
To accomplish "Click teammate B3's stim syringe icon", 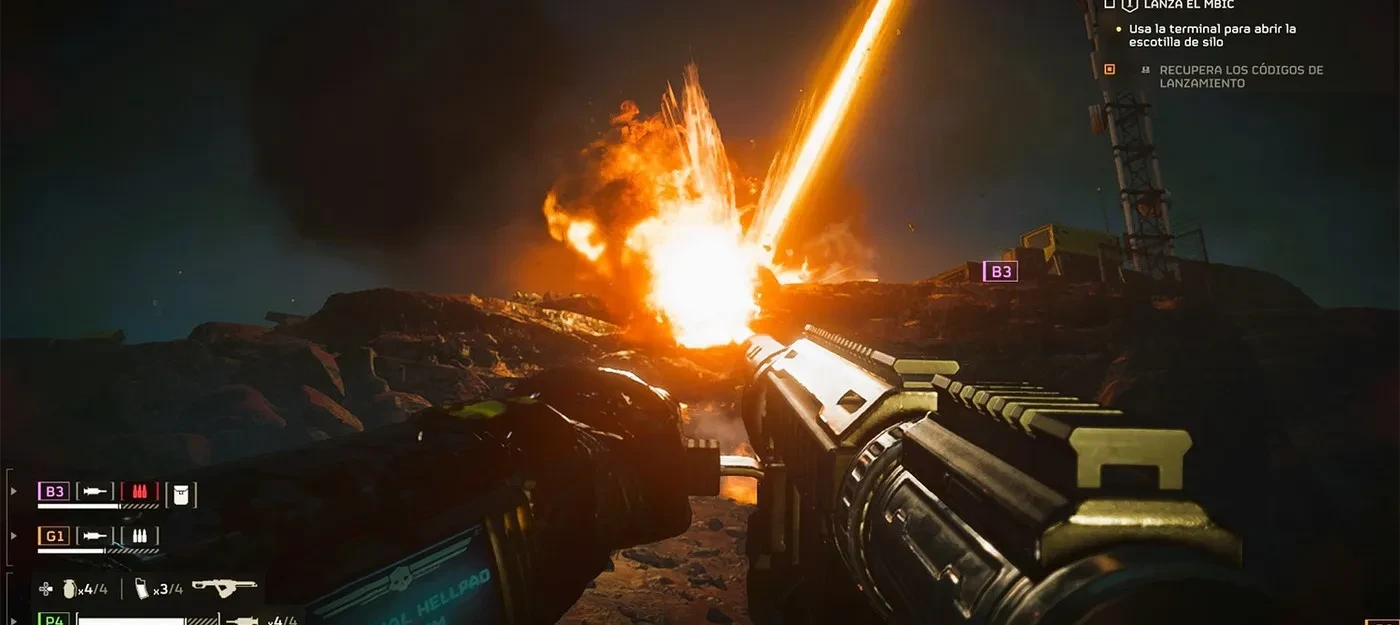I will 96,491.
